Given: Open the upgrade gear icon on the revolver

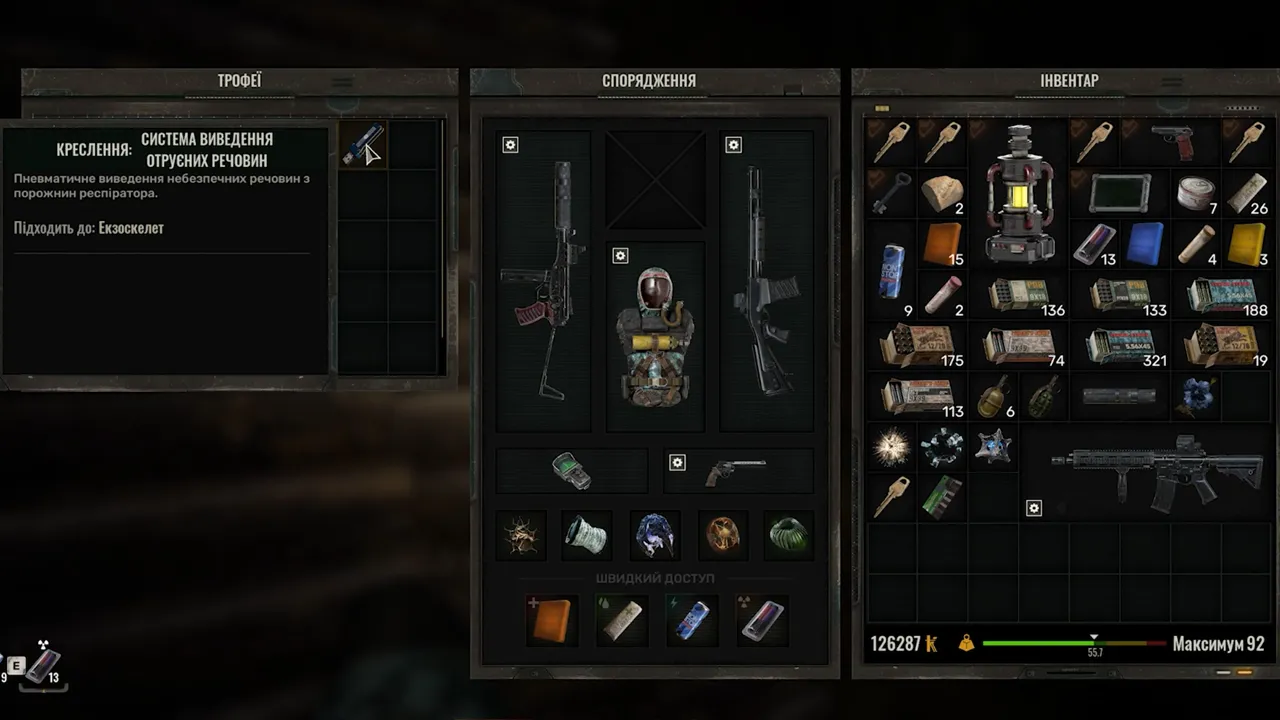Looking at the screenshot, I should coord(677,463).
